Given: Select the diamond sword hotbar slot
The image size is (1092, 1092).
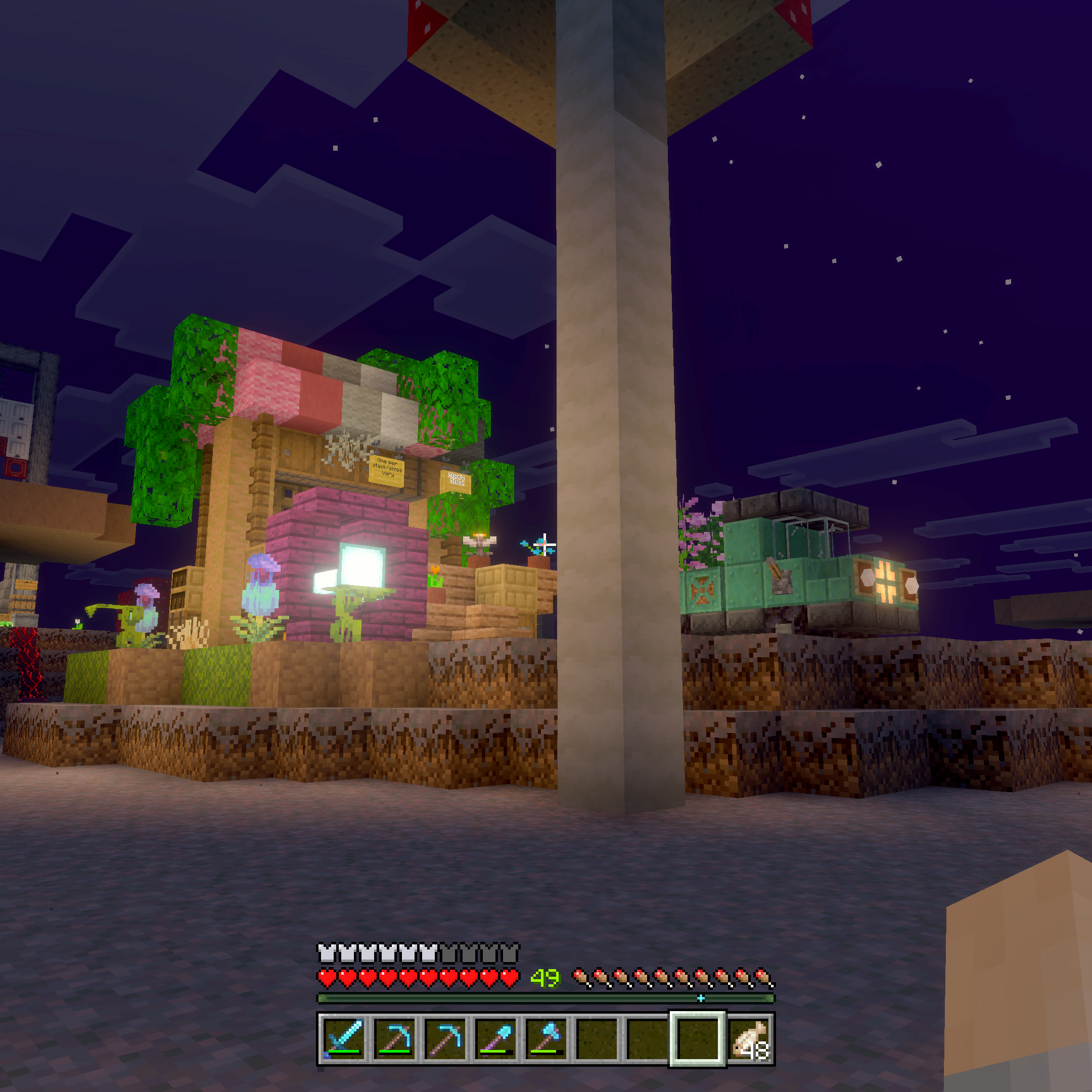Looking at the screenshot, I should tap(344, 1039).
